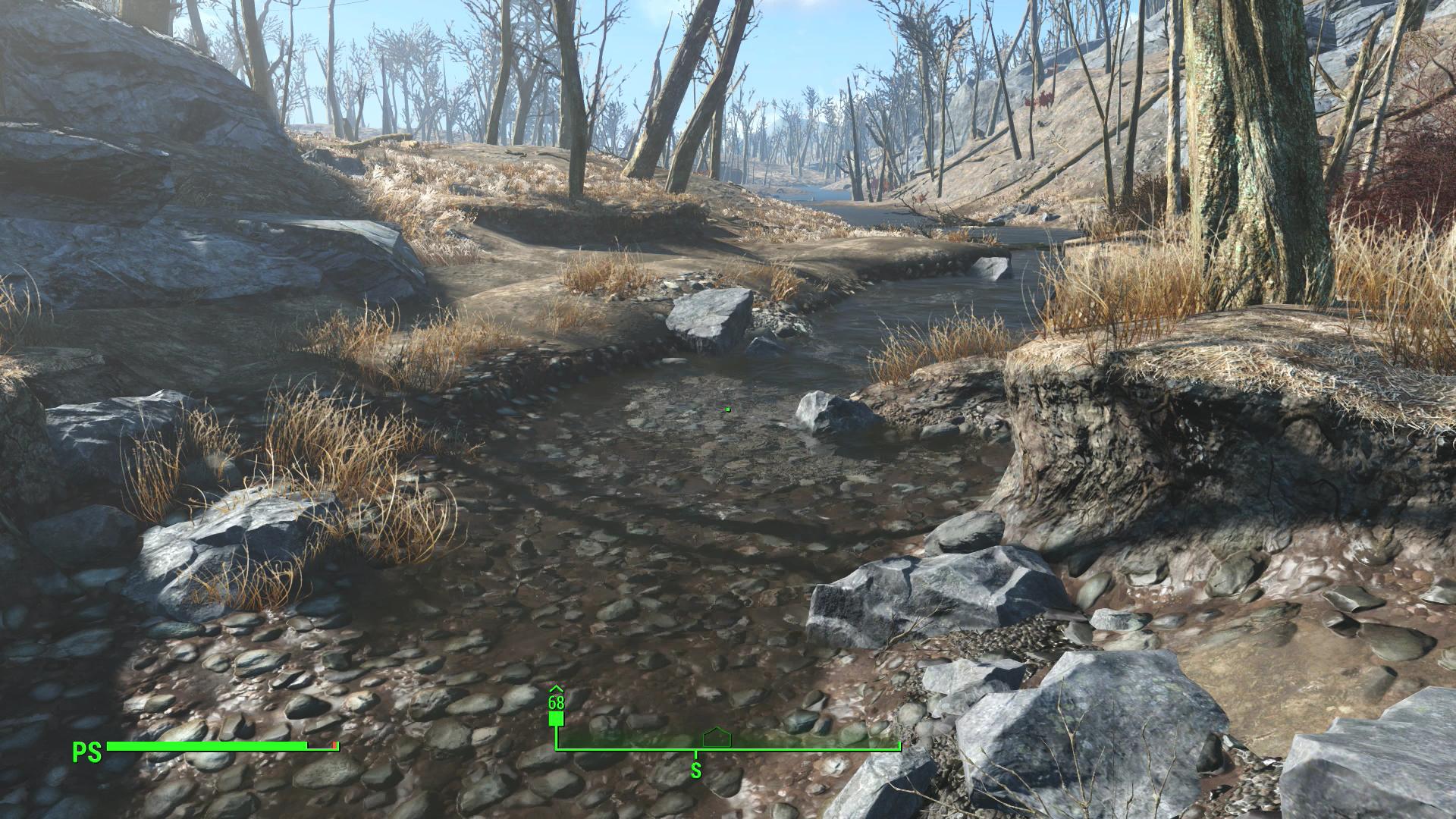Click the stem connecting 68 to the compass
This screenshot has width=1456, height=819.
tap(556, 738)
